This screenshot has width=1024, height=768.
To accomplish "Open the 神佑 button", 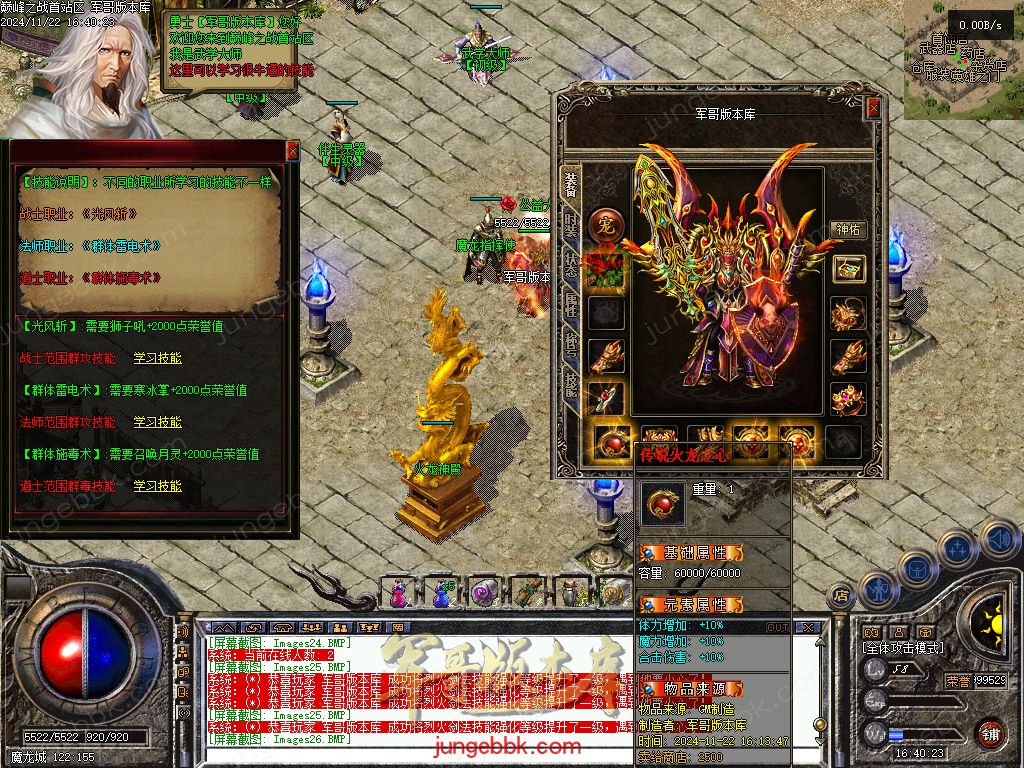I will tap(848, 229).
